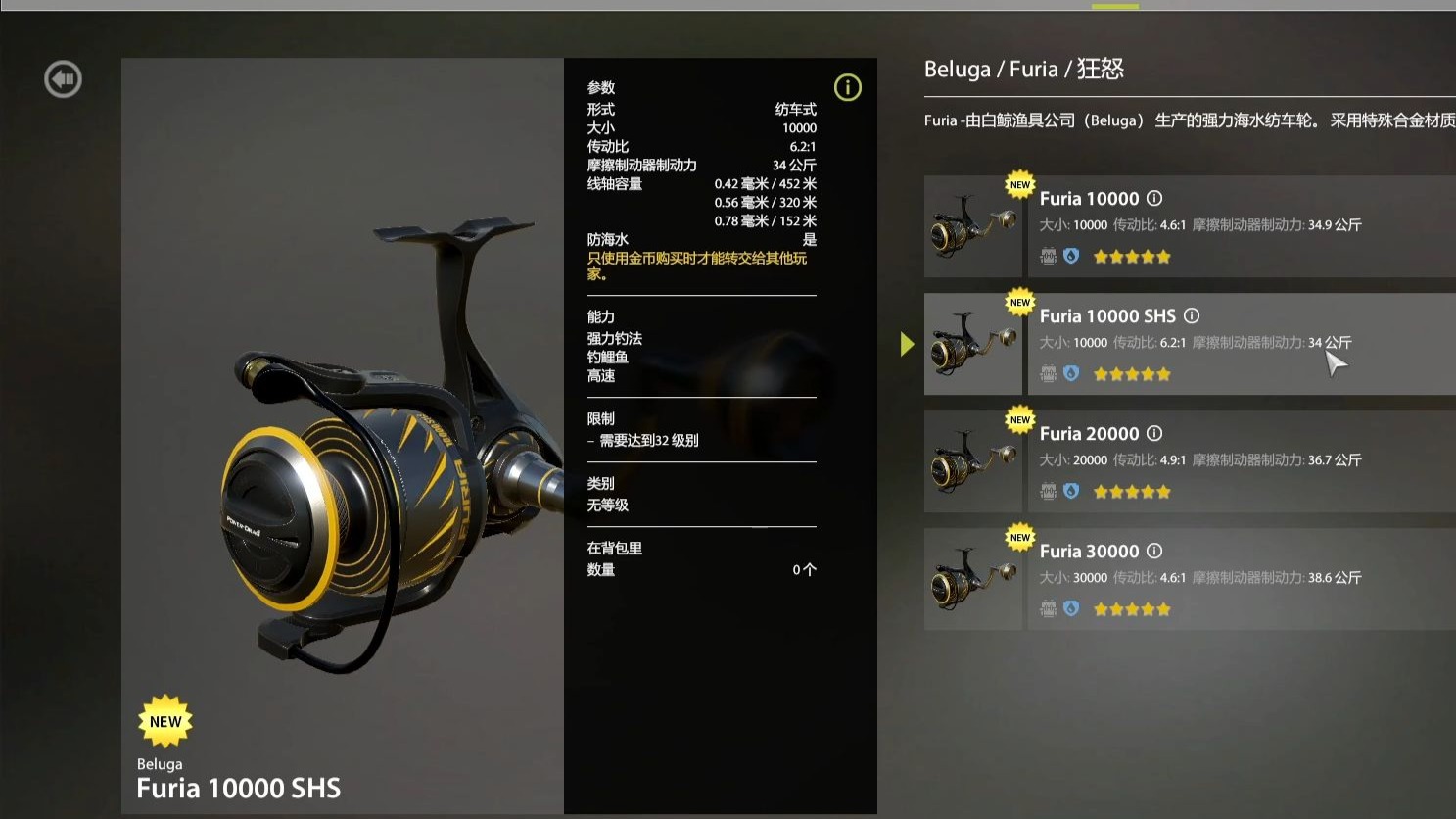Show info for Furia 10000 via its info icon

tap(1154, 198)
